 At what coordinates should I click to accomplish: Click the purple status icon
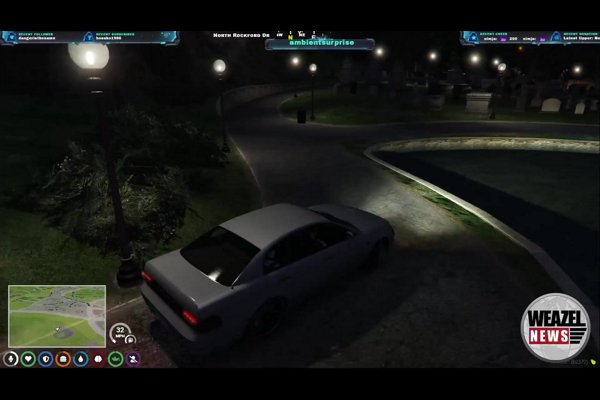(x=133, y=359)
